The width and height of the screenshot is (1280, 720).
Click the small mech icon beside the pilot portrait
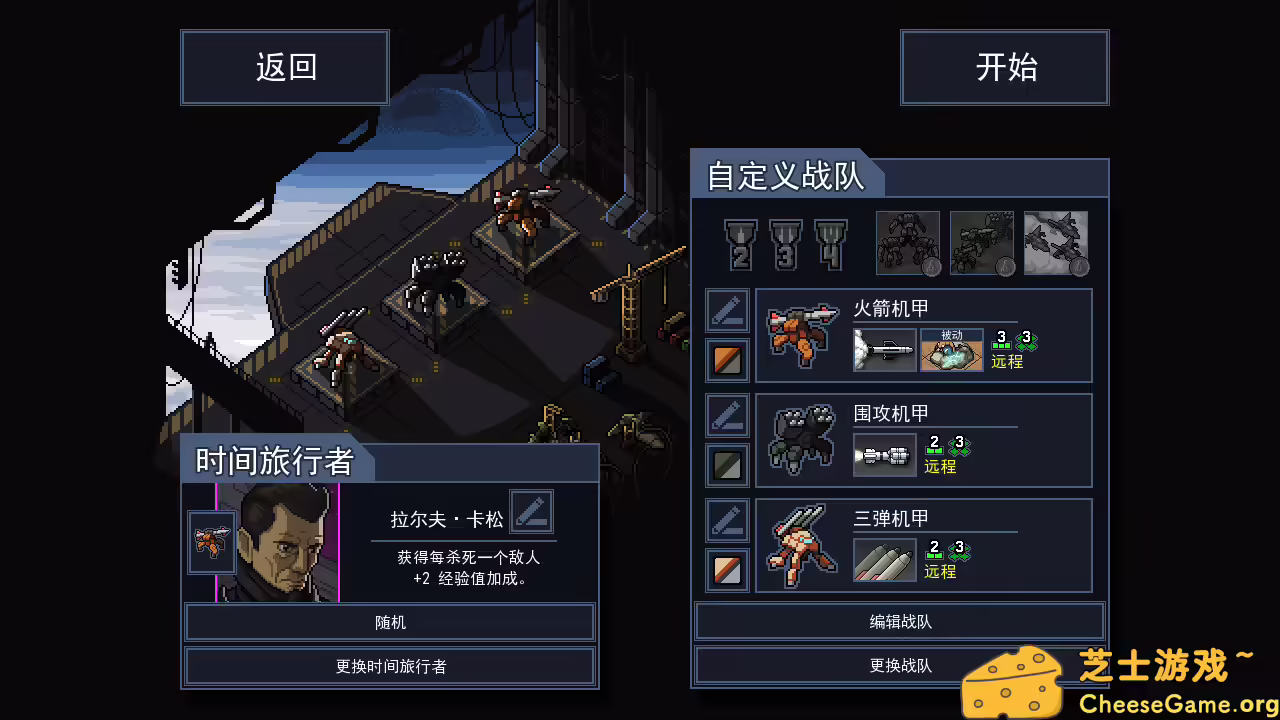[211, 543]
